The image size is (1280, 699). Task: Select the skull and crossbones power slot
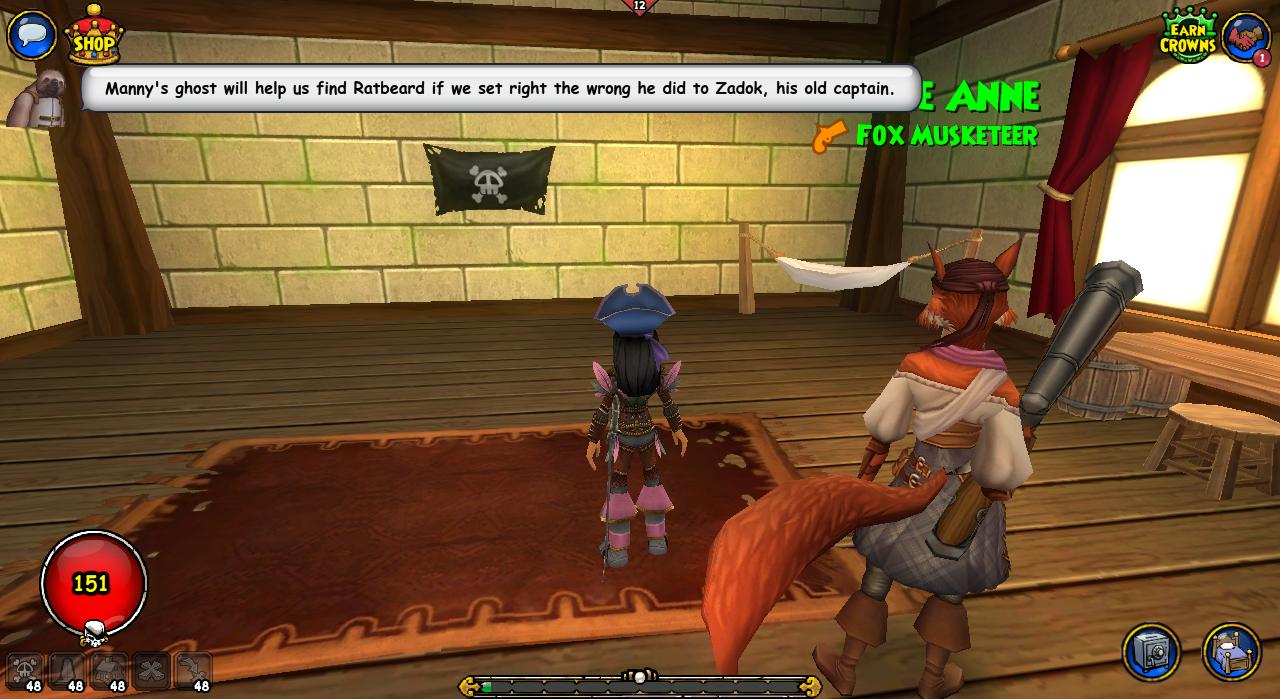25,670
